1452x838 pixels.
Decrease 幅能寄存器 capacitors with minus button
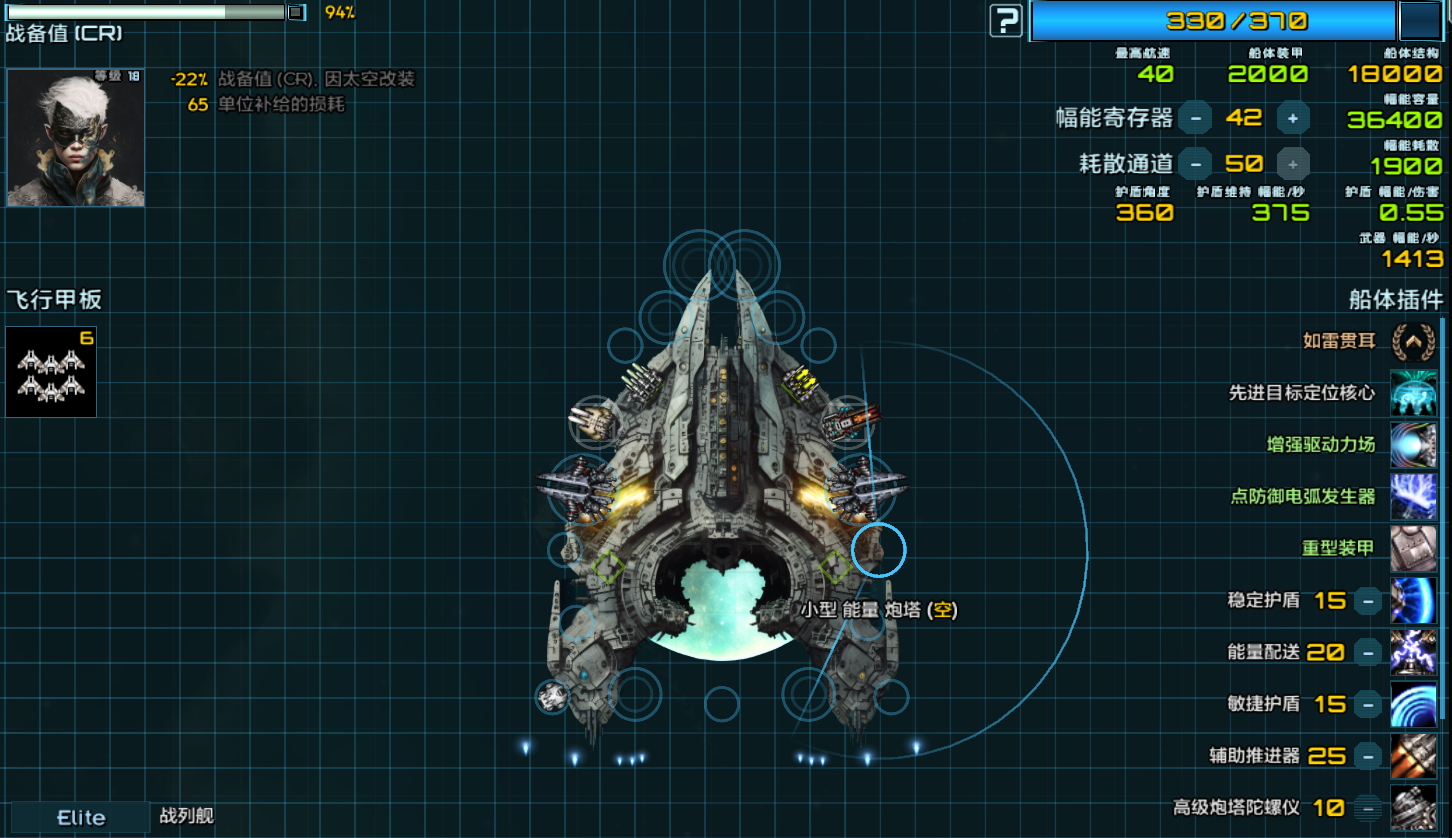pos(1195,118)
